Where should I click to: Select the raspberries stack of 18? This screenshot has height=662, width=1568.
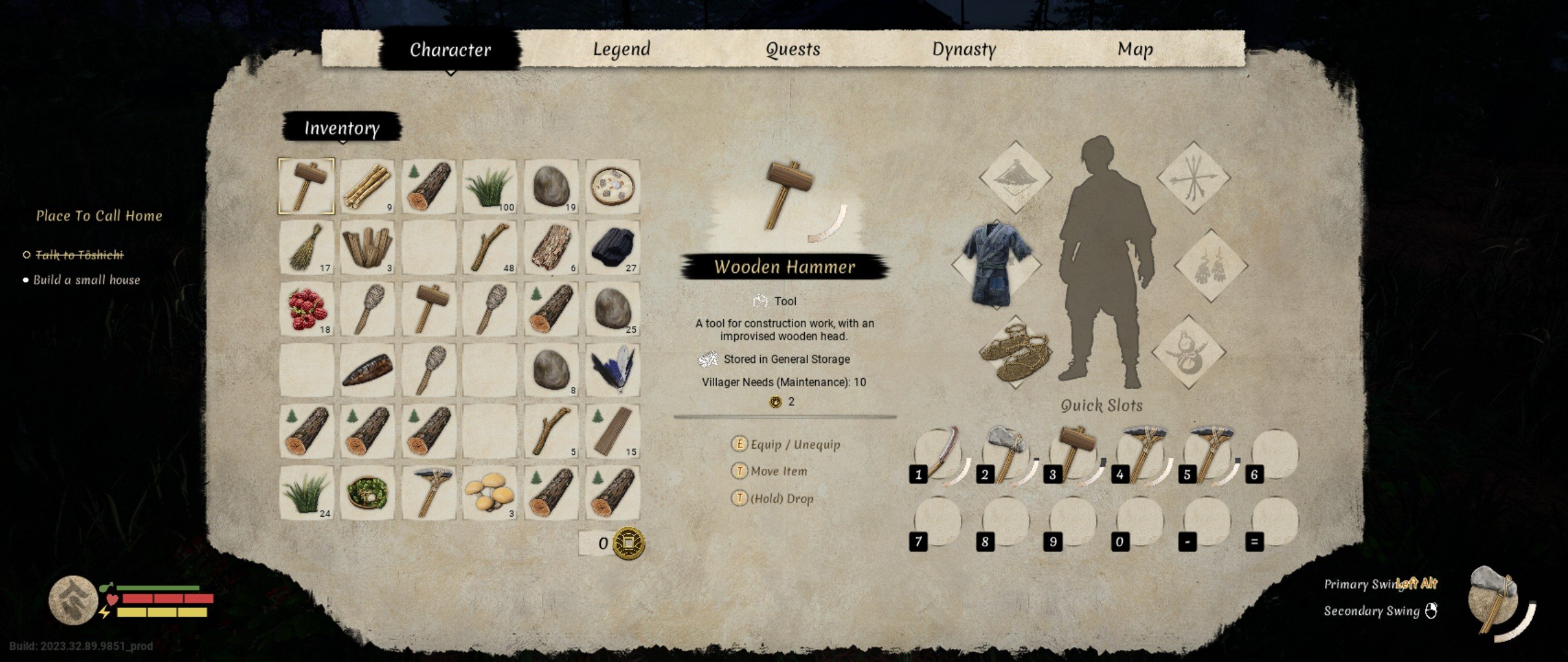click(x=307, y=309)
